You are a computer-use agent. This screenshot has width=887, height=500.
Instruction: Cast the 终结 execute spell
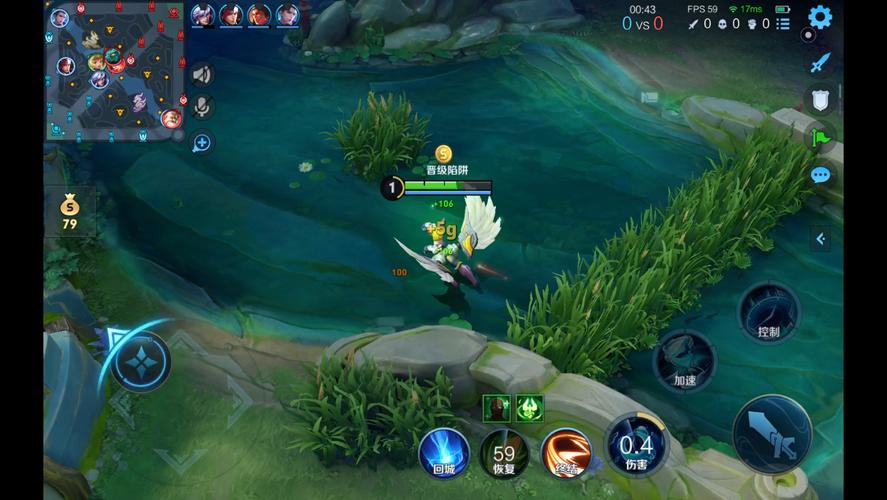click(x=566, y=452)
